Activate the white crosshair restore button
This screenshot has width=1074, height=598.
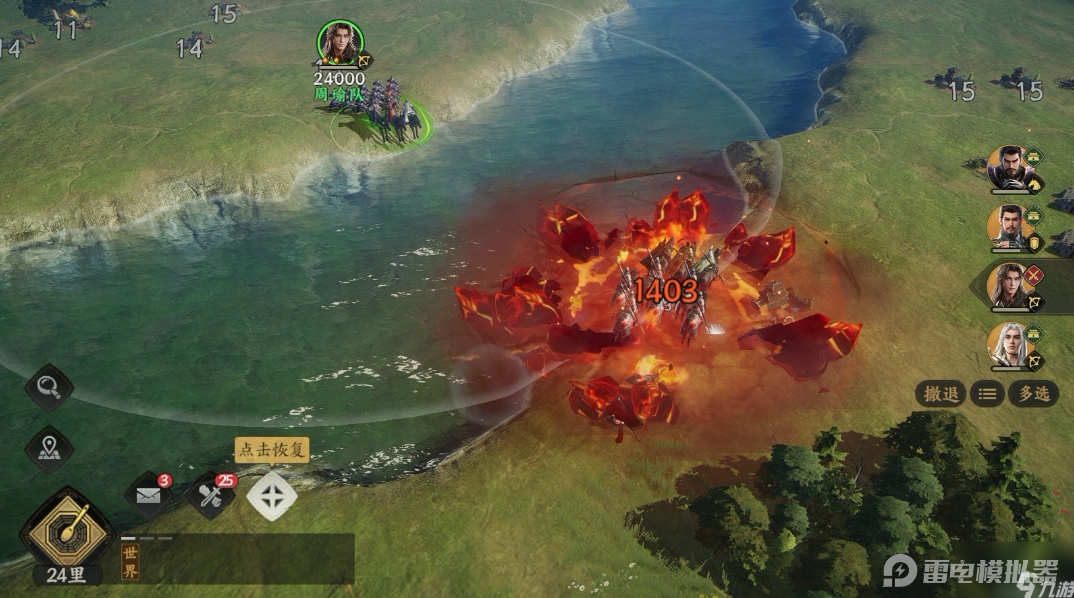(272, 496)
